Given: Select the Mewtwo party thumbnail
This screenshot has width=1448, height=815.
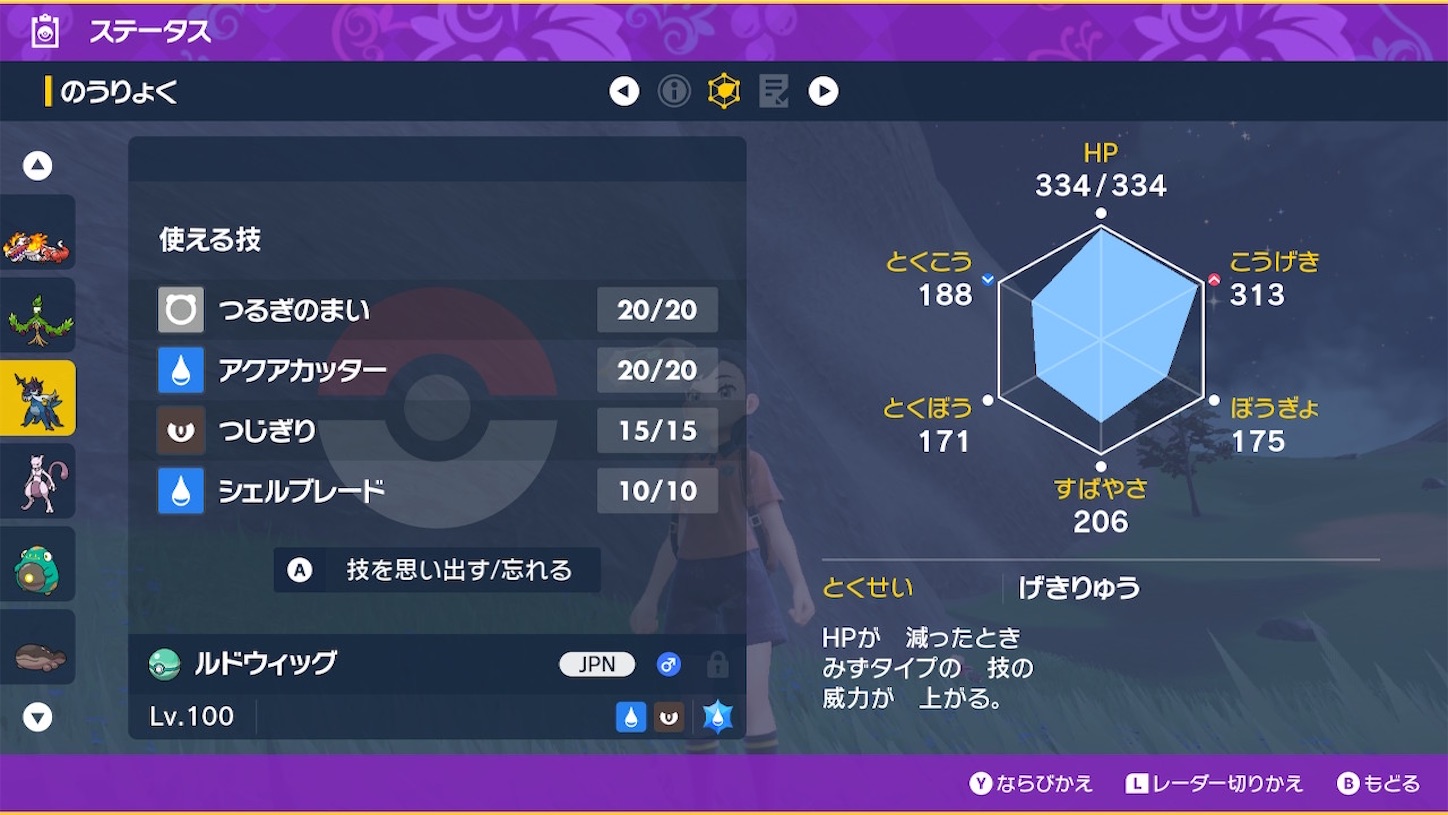Looking at the screenshot, I should click(x=38, y=481).
